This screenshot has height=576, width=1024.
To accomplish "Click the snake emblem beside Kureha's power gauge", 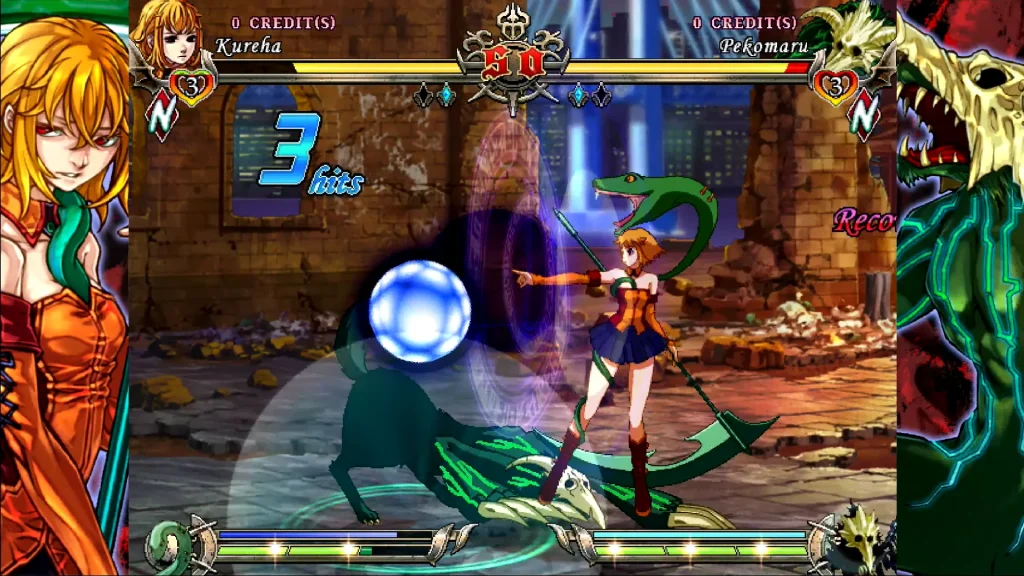I will 168,545.
